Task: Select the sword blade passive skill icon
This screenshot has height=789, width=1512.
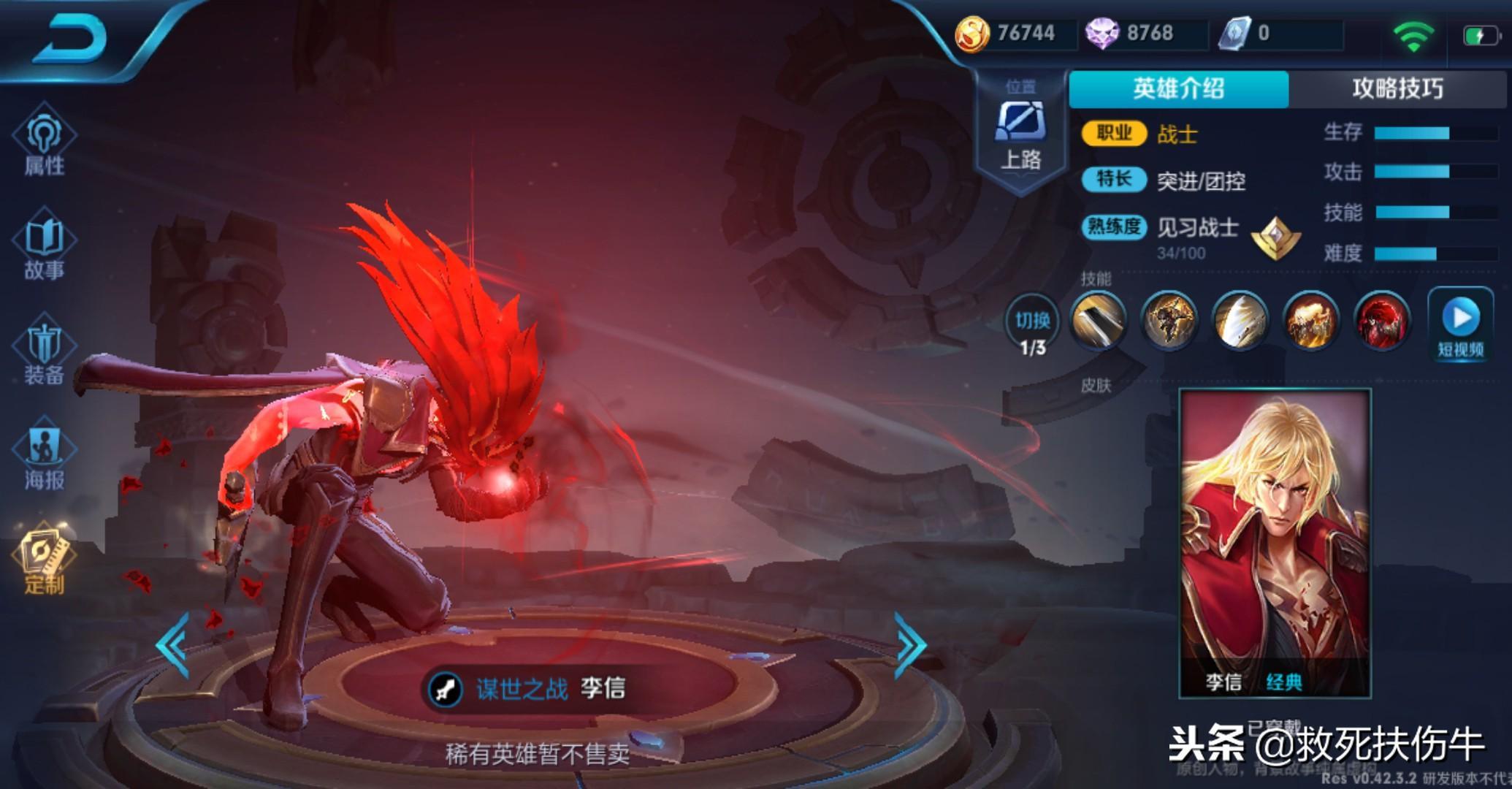Action: coord(1098,320)
